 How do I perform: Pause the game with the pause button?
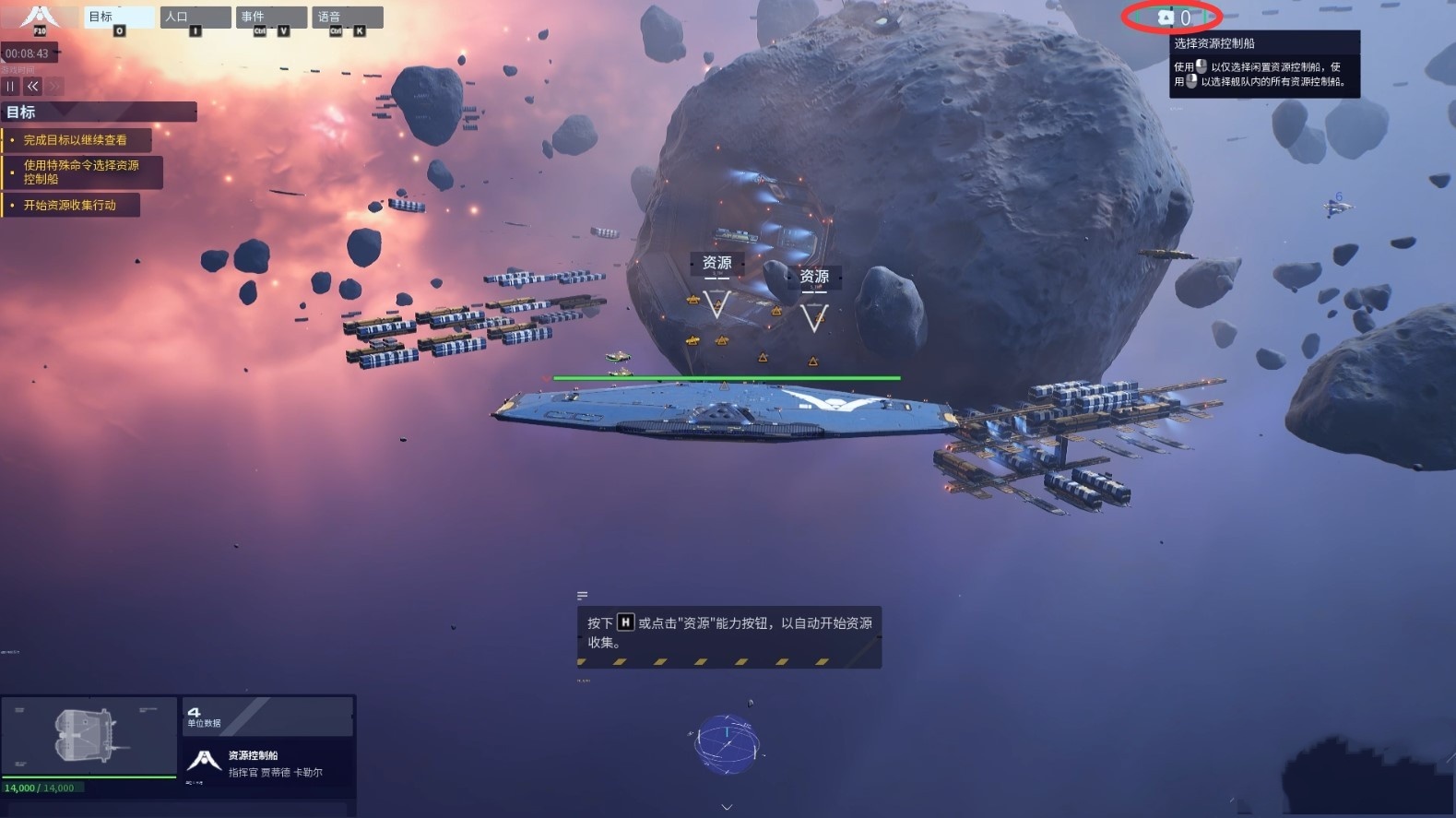(10, 86)
